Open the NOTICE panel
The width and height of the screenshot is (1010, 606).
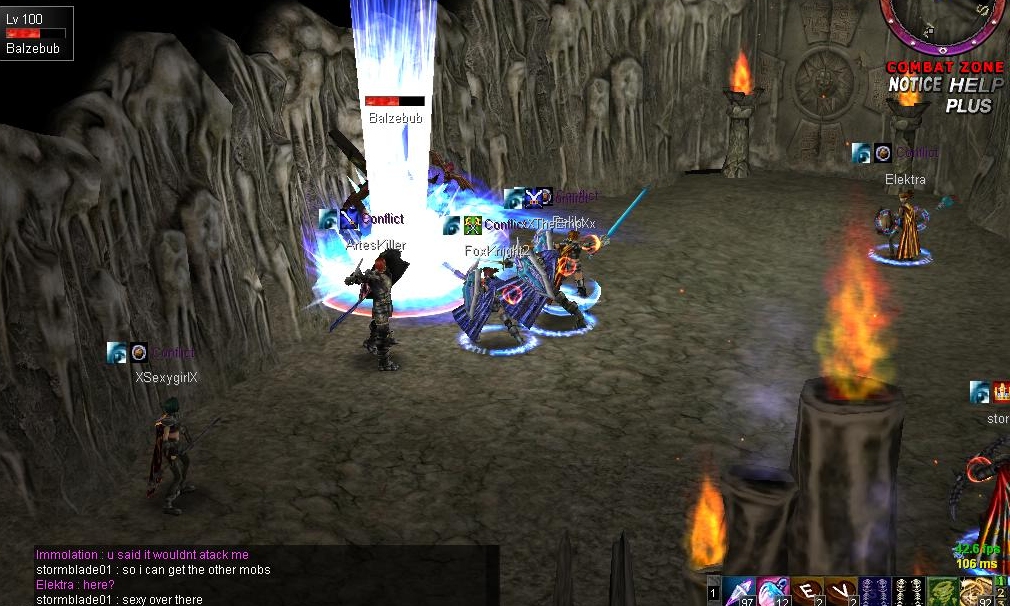click(x=915, y=86)
